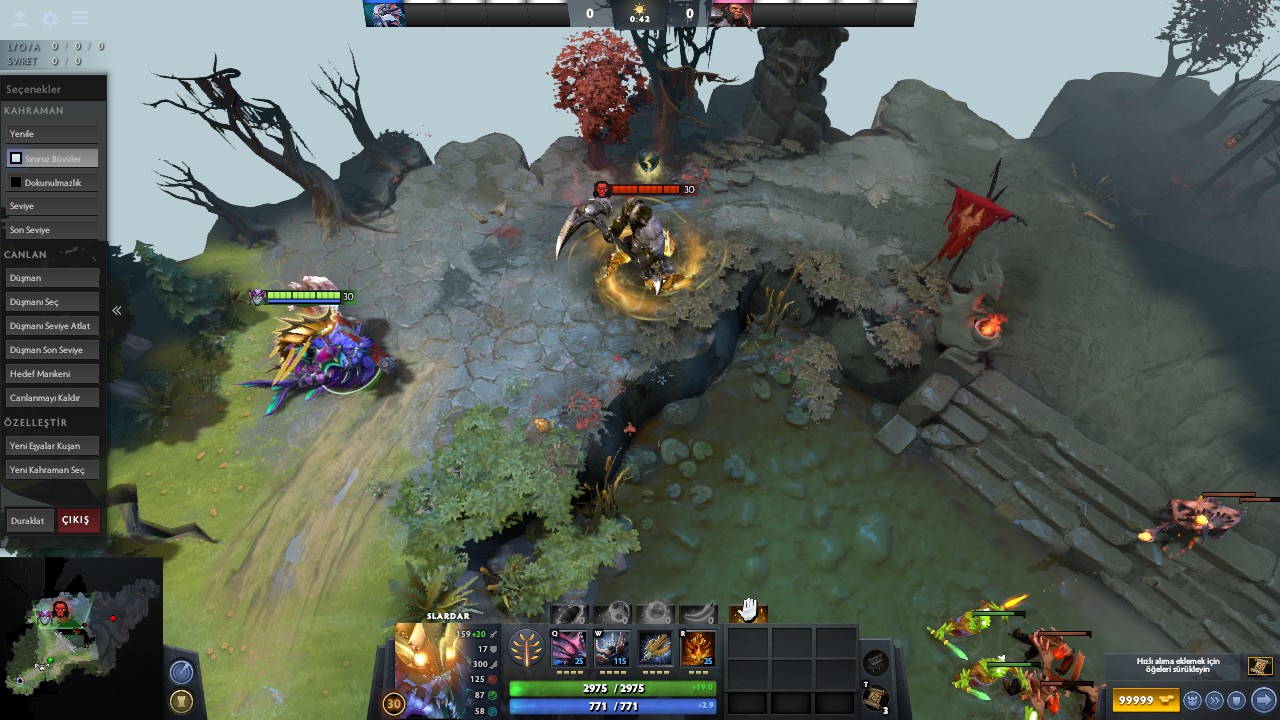
Task: Enable the Sınırsız Büyüler checkbox
Action: point(15,157)
